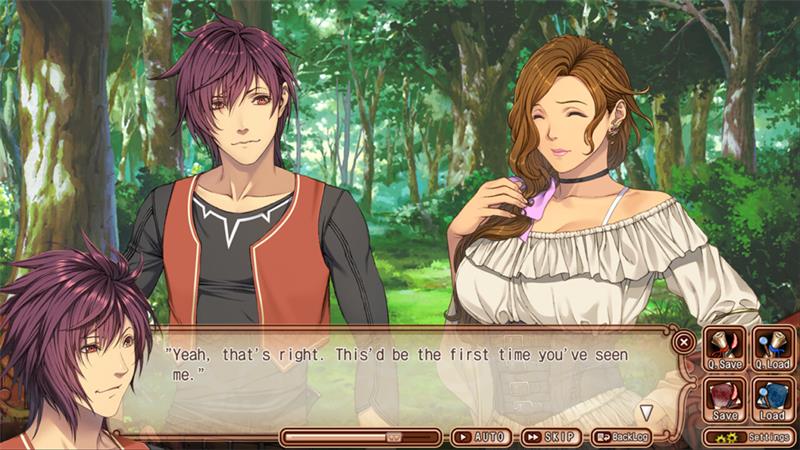
Task: Toggle AUTO text advance mode
Action: pos(480,437)
